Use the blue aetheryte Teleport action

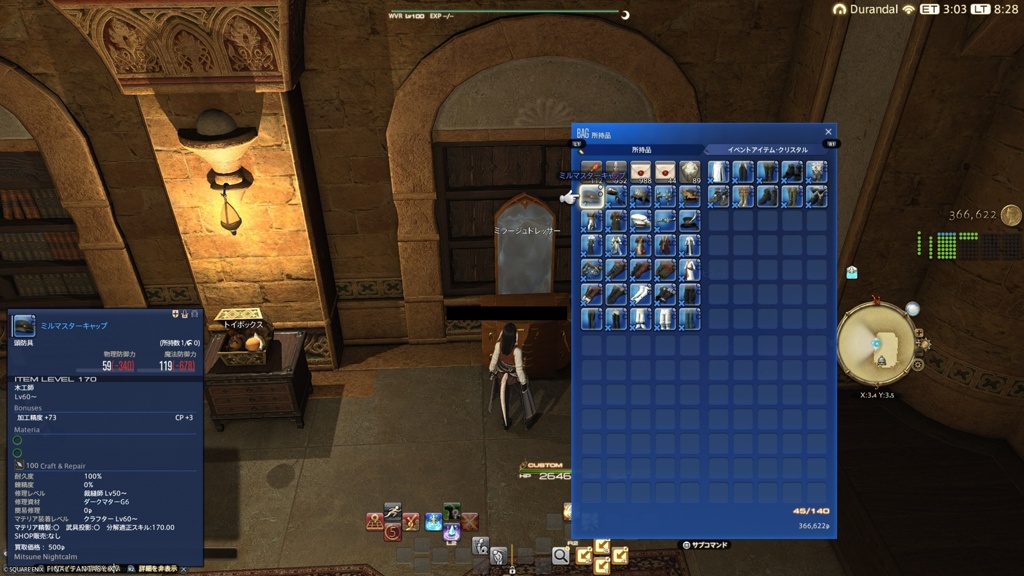tap(433, 521)
